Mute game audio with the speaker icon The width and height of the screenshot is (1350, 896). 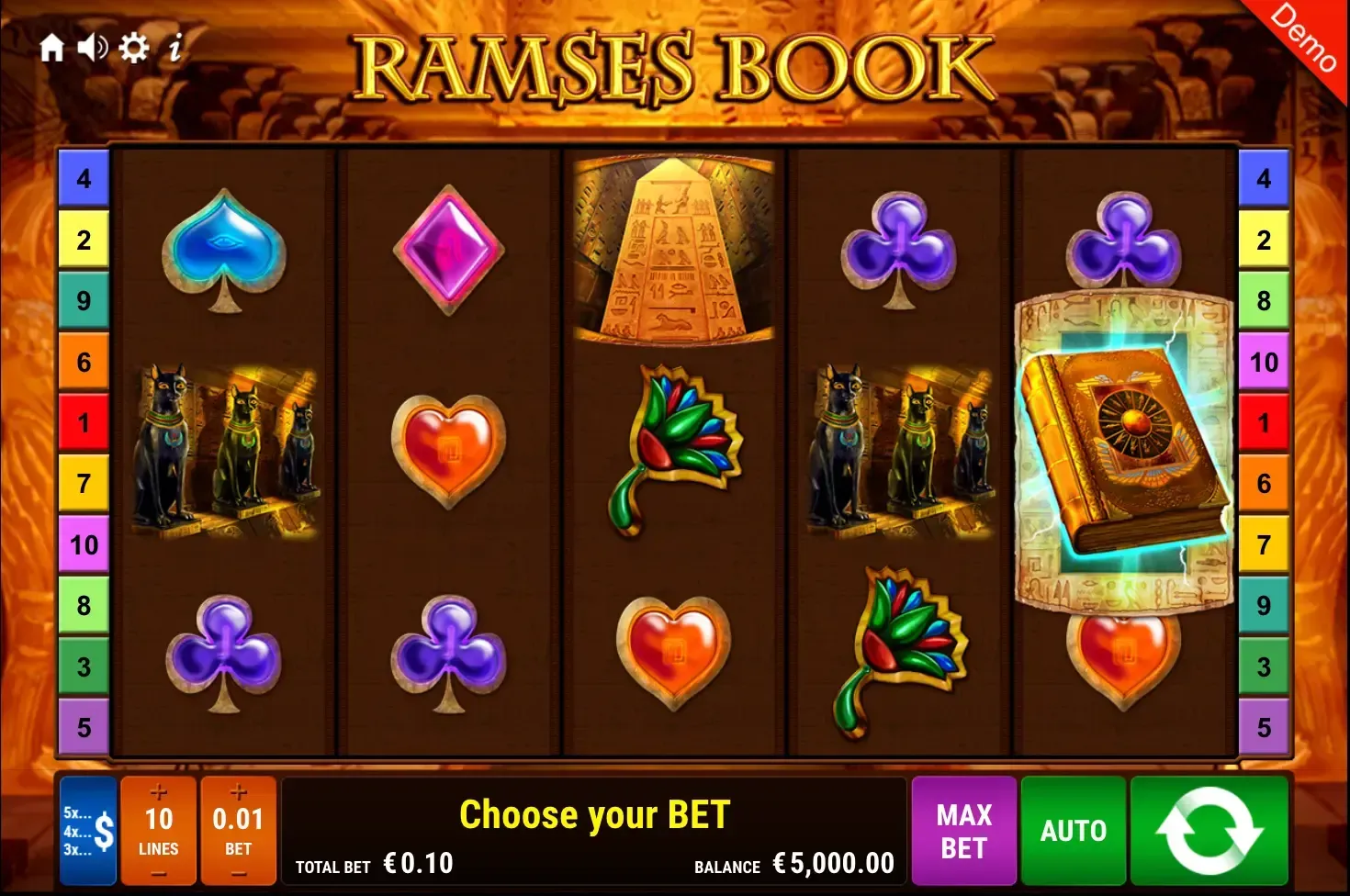click(x=92, y=49)
